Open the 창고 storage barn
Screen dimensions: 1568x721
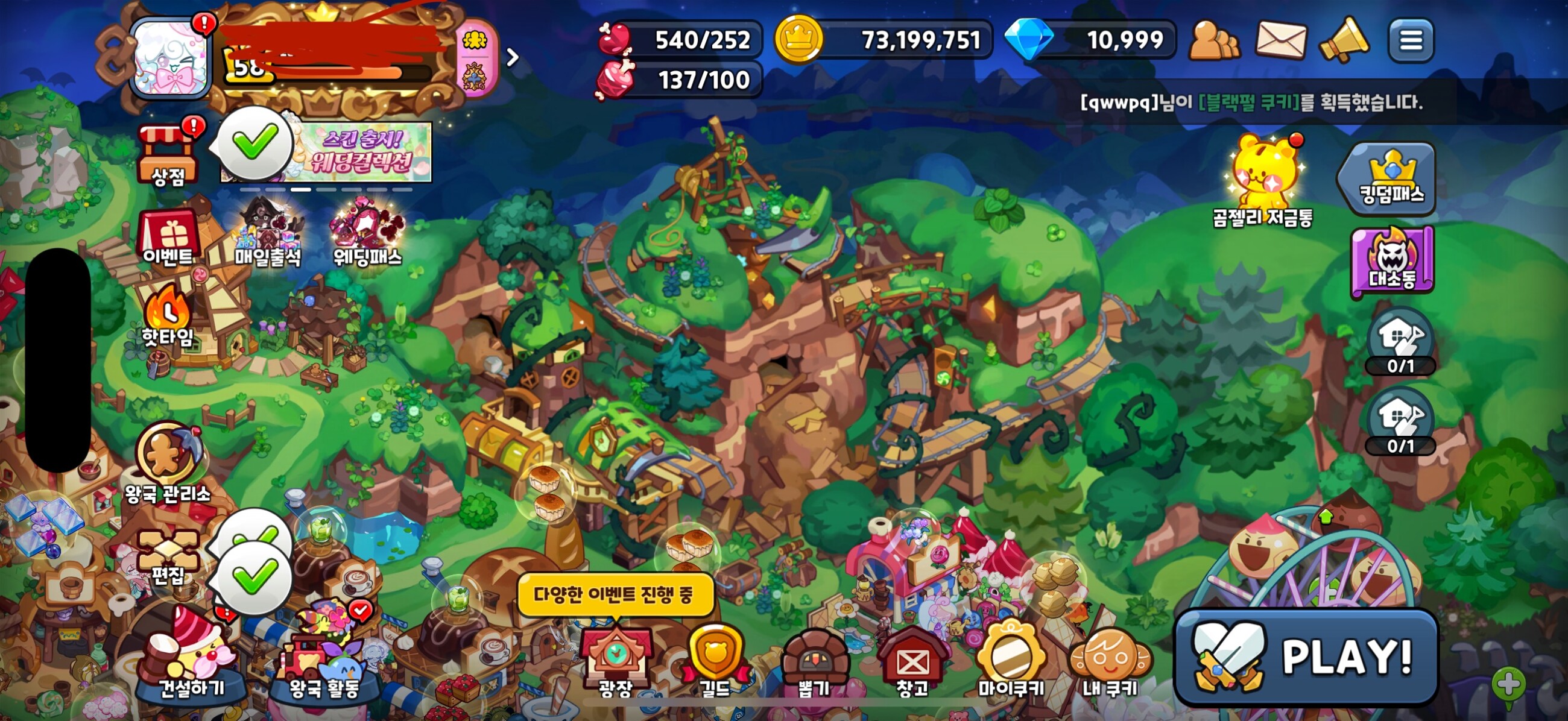click(x=912, y=661)
